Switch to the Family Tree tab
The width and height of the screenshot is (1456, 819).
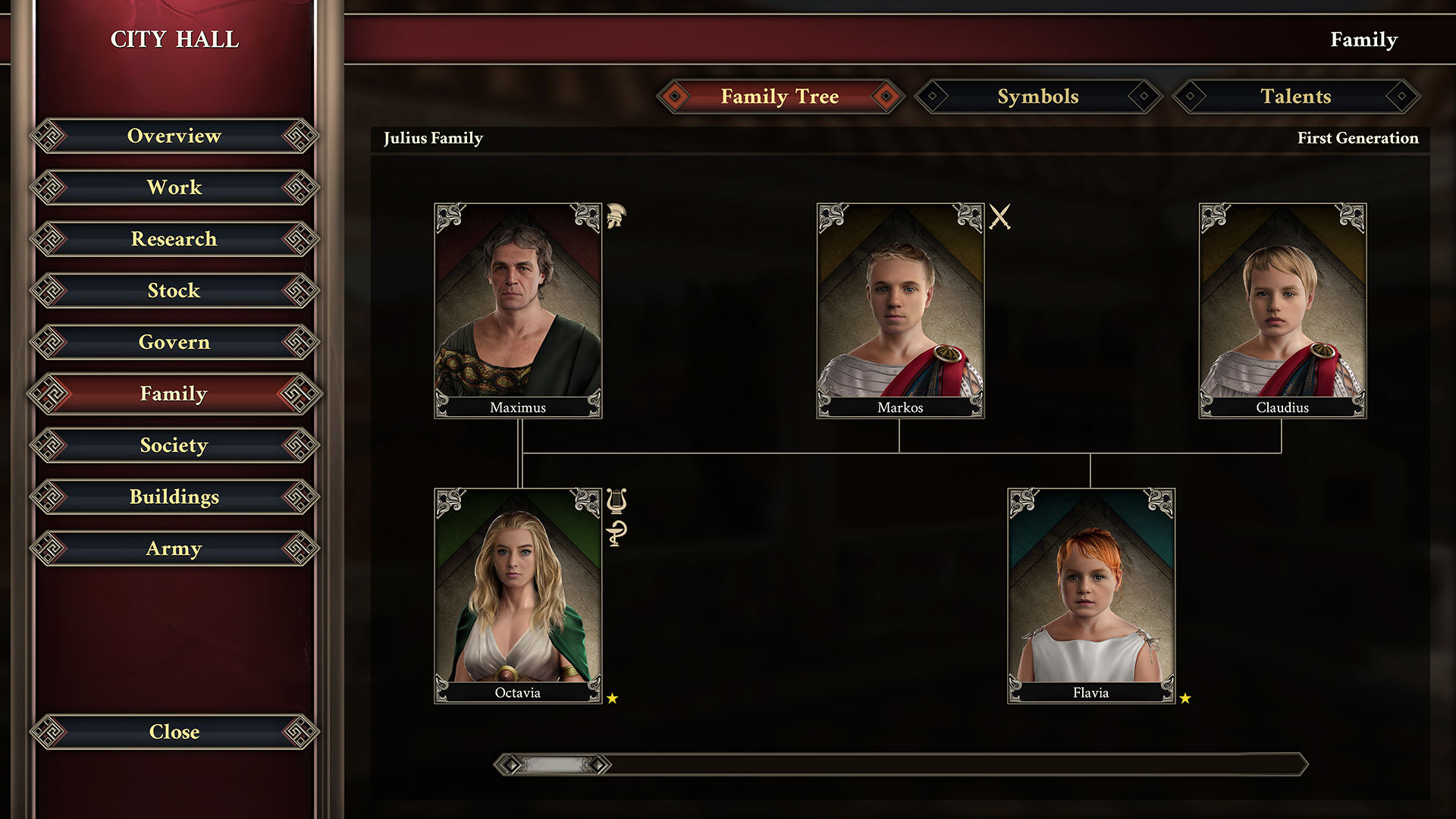pos(780,97)
